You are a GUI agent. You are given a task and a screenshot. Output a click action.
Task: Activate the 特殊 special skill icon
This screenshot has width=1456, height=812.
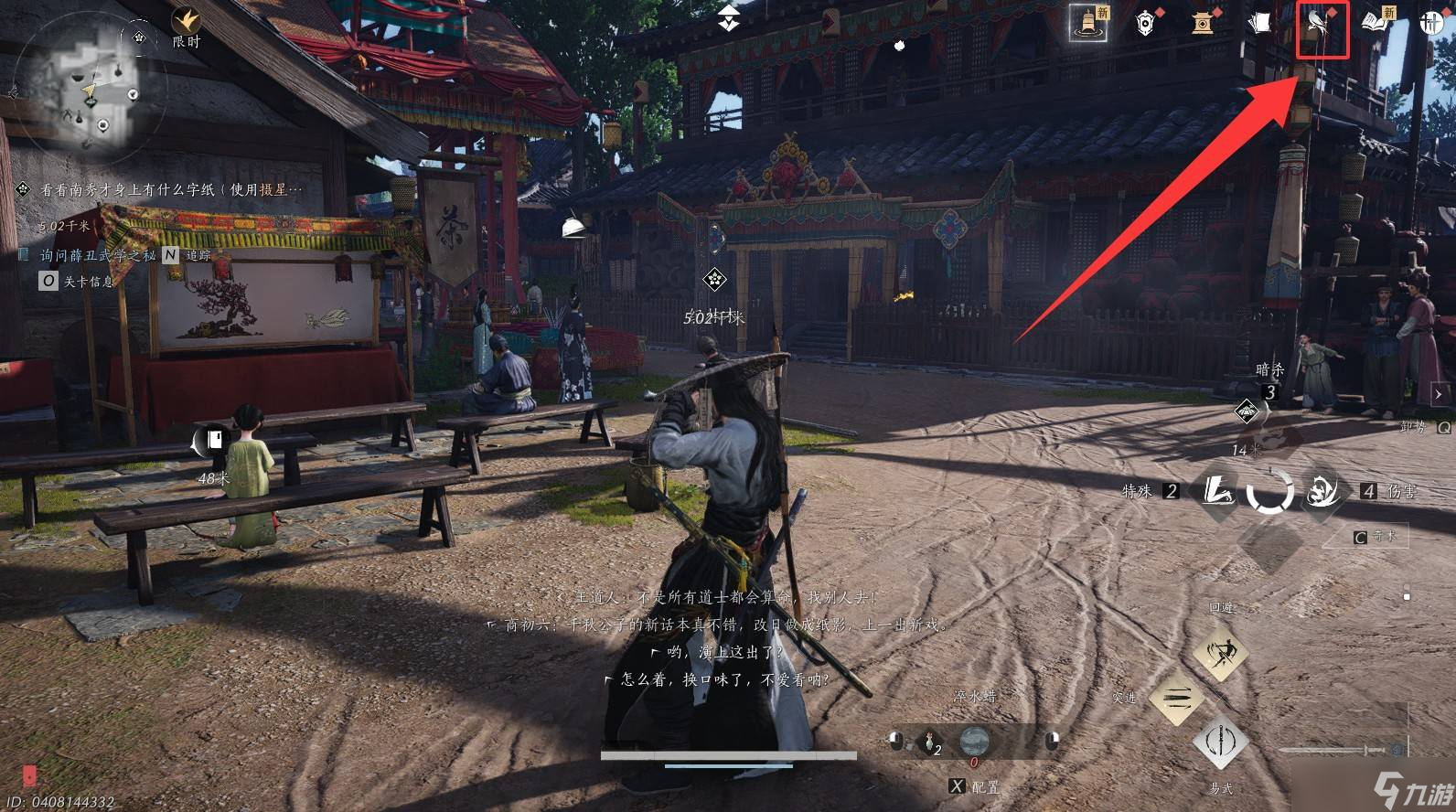coord(1217,492)
